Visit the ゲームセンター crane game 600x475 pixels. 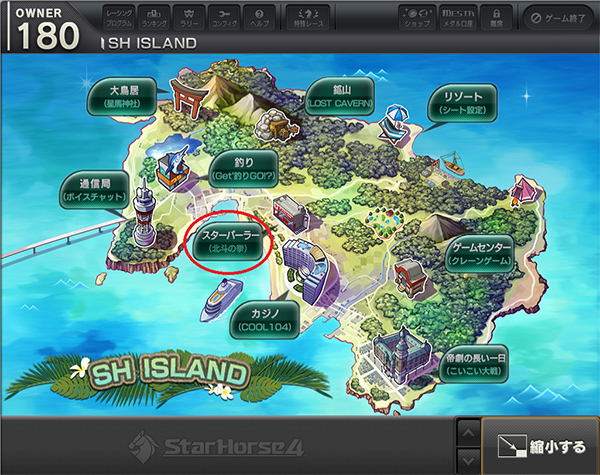[x=483, y=253]
